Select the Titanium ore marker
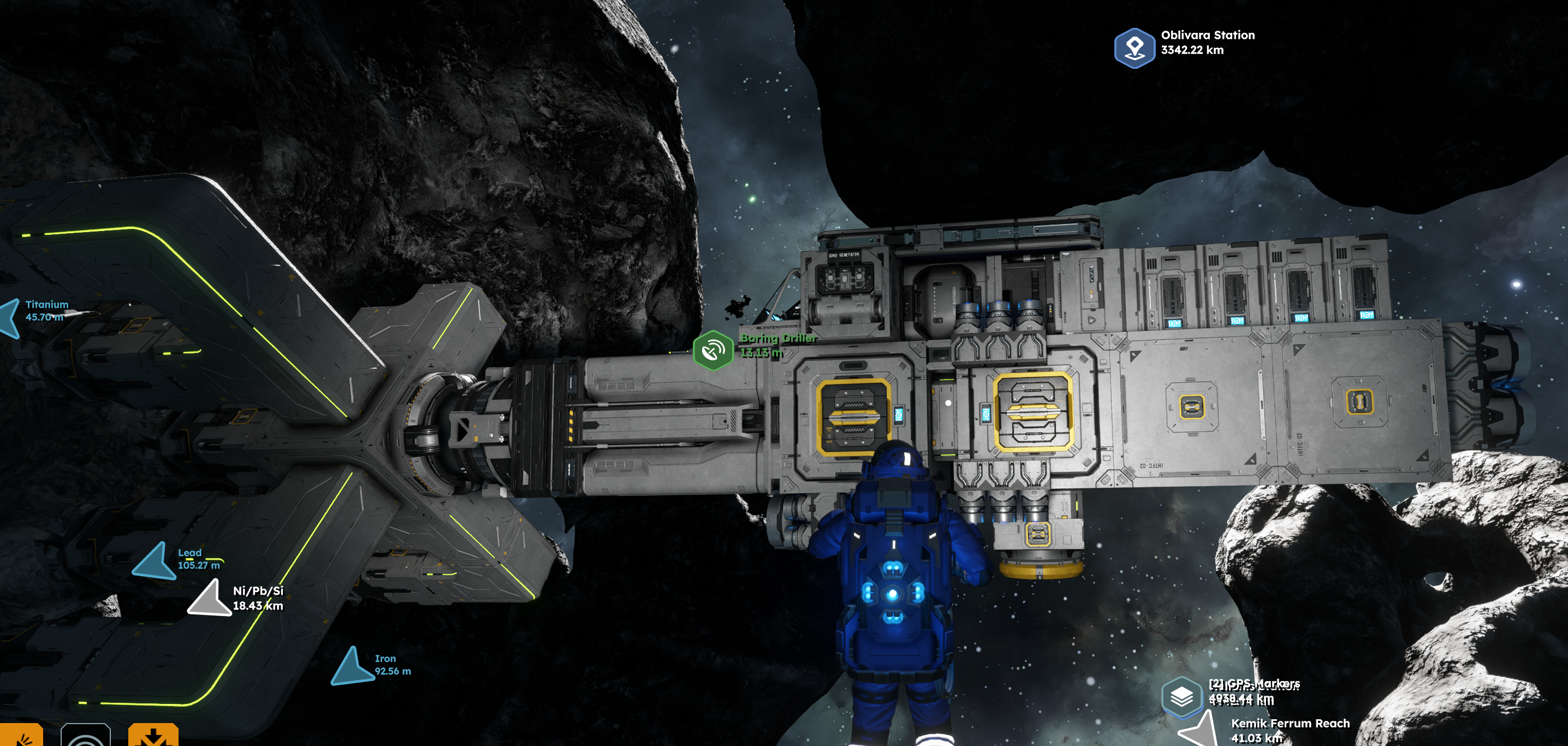 (10, 317)
